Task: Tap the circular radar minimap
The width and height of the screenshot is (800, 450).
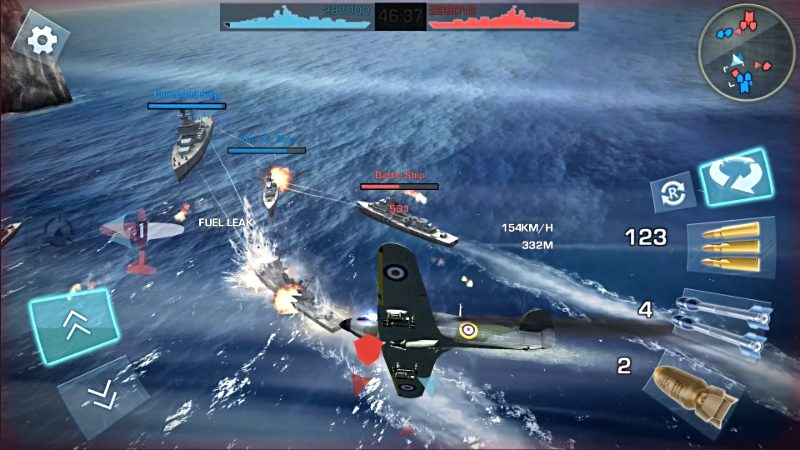Action: point(746,53)
